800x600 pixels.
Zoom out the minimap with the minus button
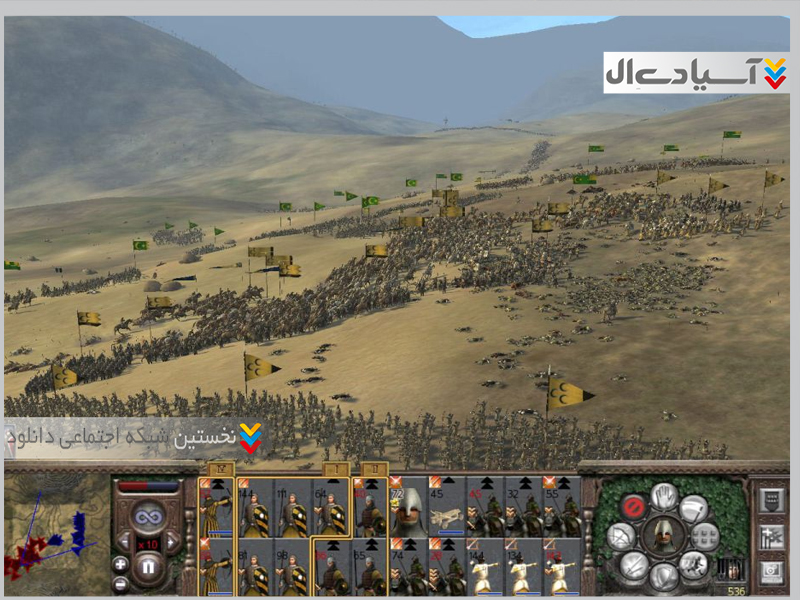point(120,582)
